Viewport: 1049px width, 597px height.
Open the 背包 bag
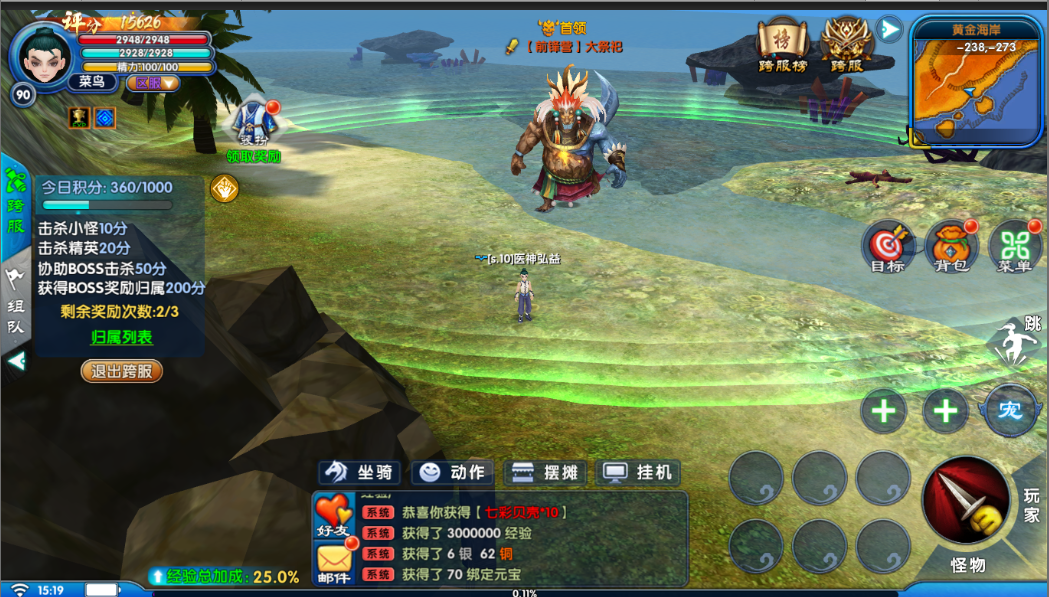pyautogui.click(x=951, y=246)
